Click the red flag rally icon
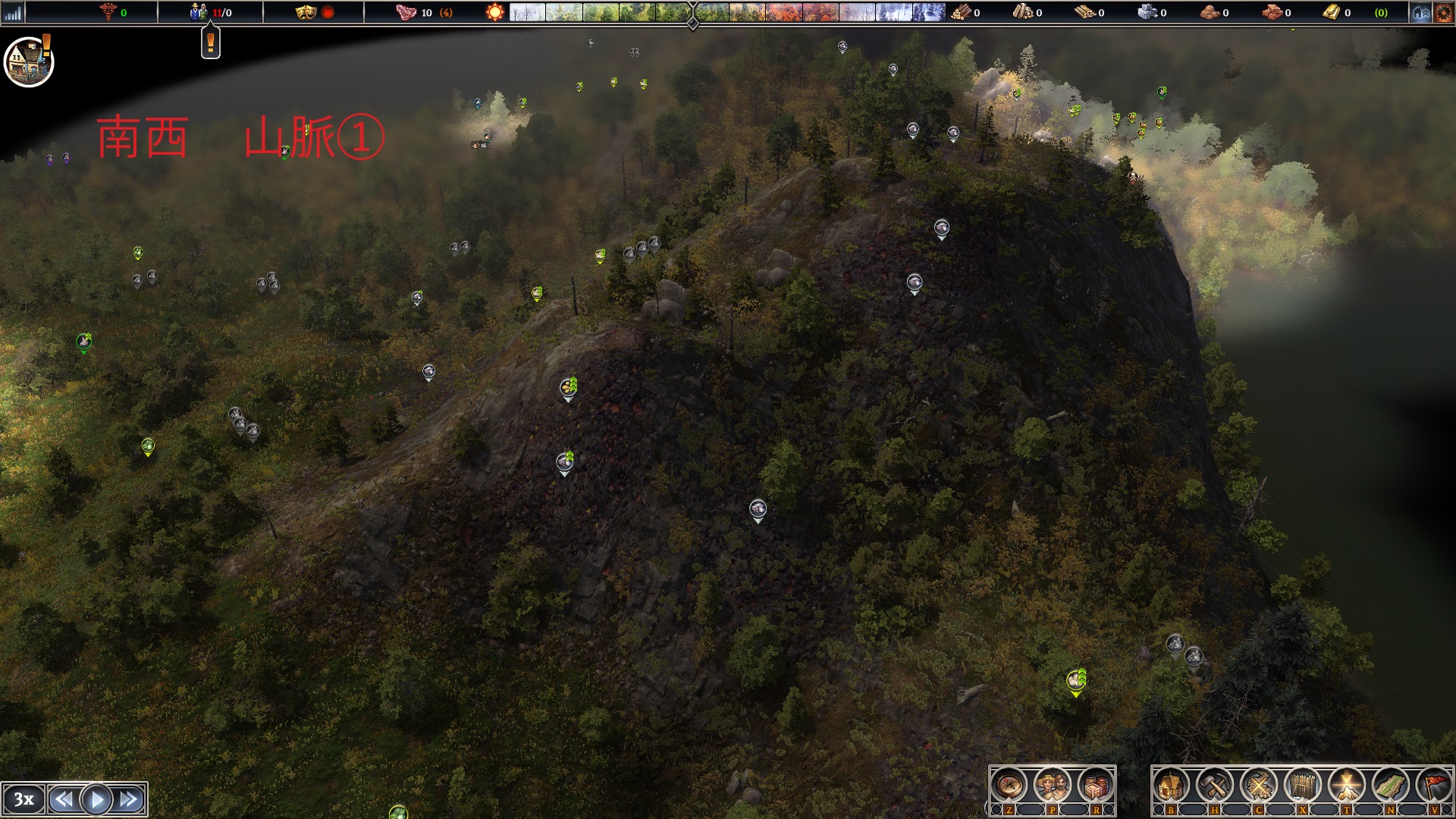Viewport: 1456px width, 819px height. coord(1433,785)
